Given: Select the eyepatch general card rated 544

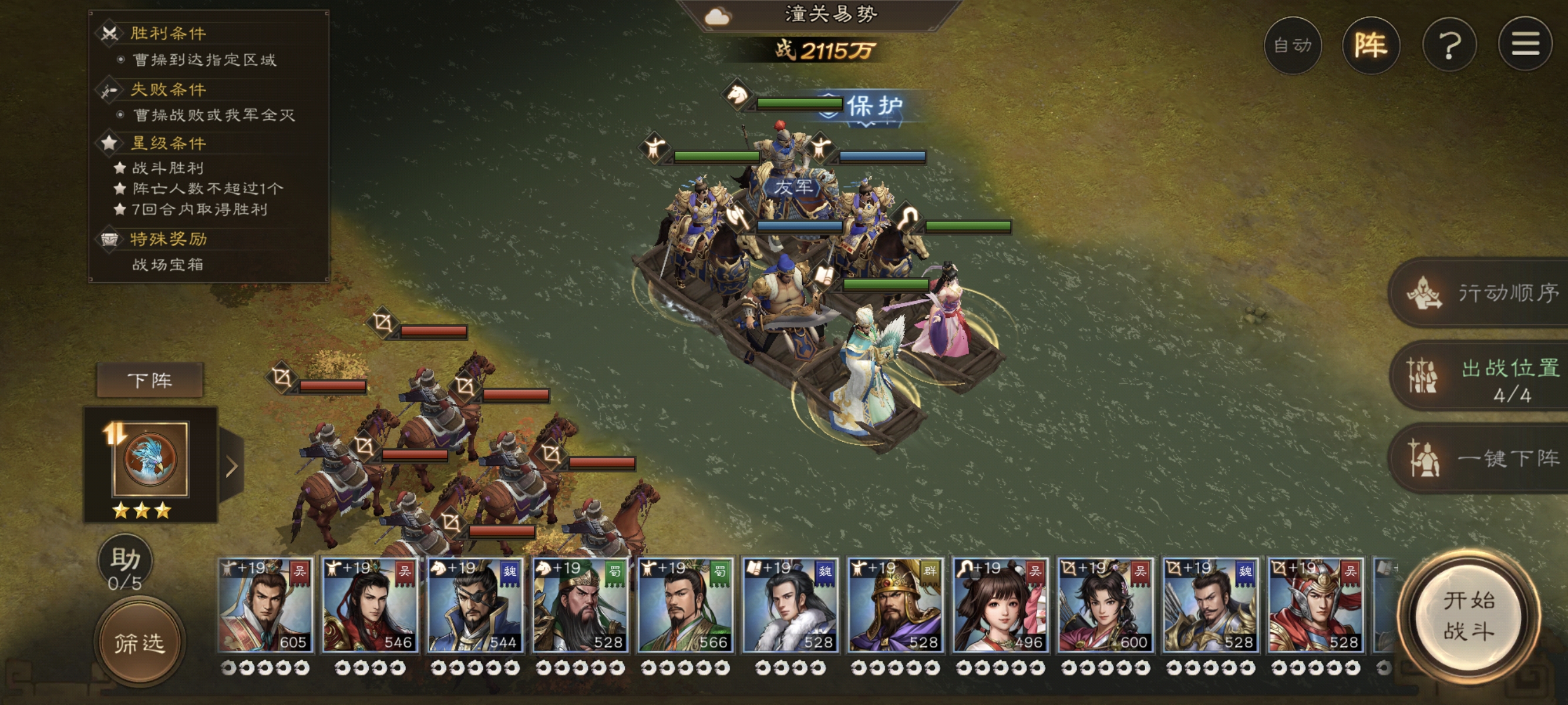Looking at the screenshot, I should coord(475,605).
